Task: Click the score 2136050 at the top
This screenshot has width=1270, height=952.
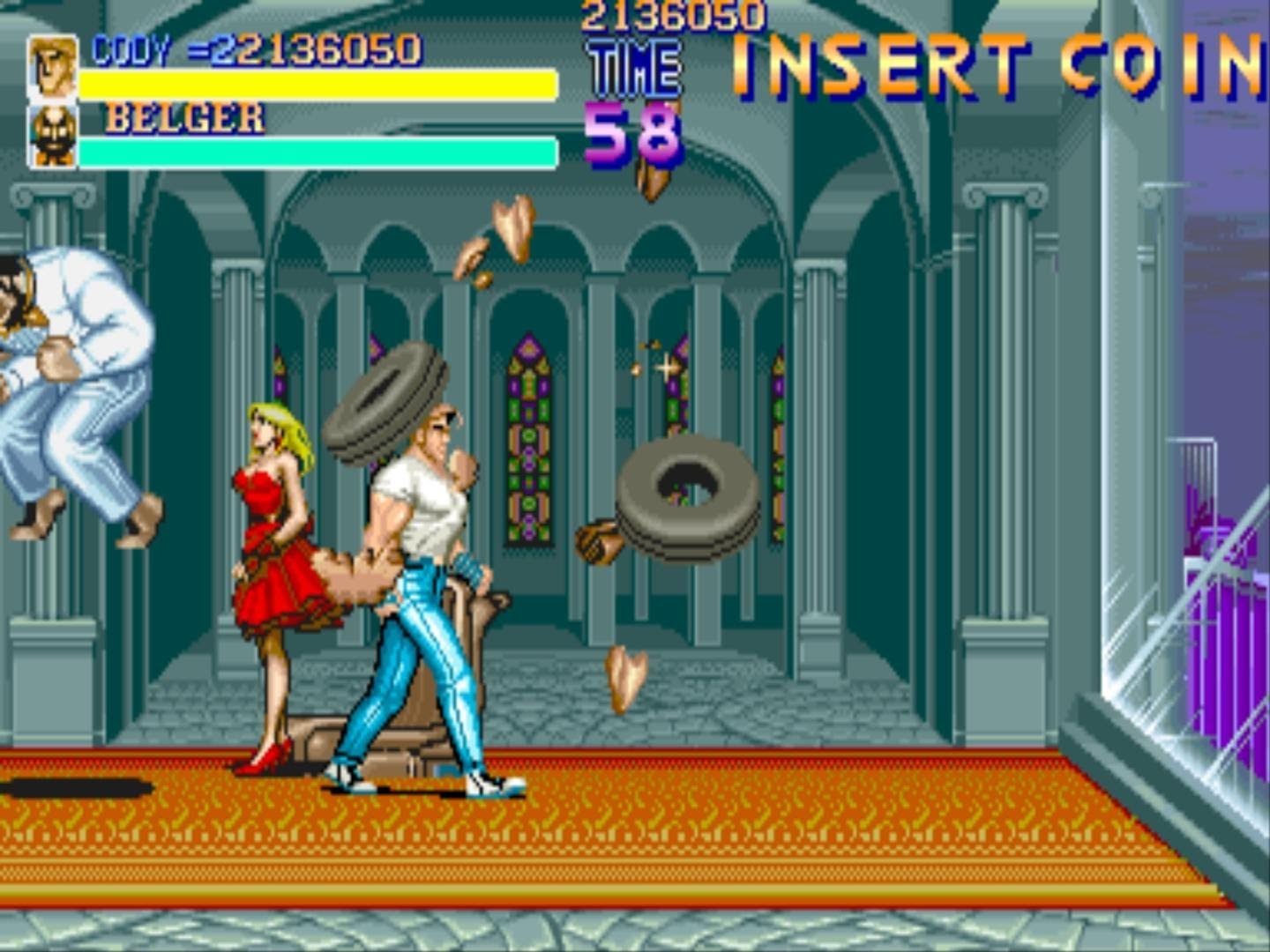Action: (x=675, y=13)
